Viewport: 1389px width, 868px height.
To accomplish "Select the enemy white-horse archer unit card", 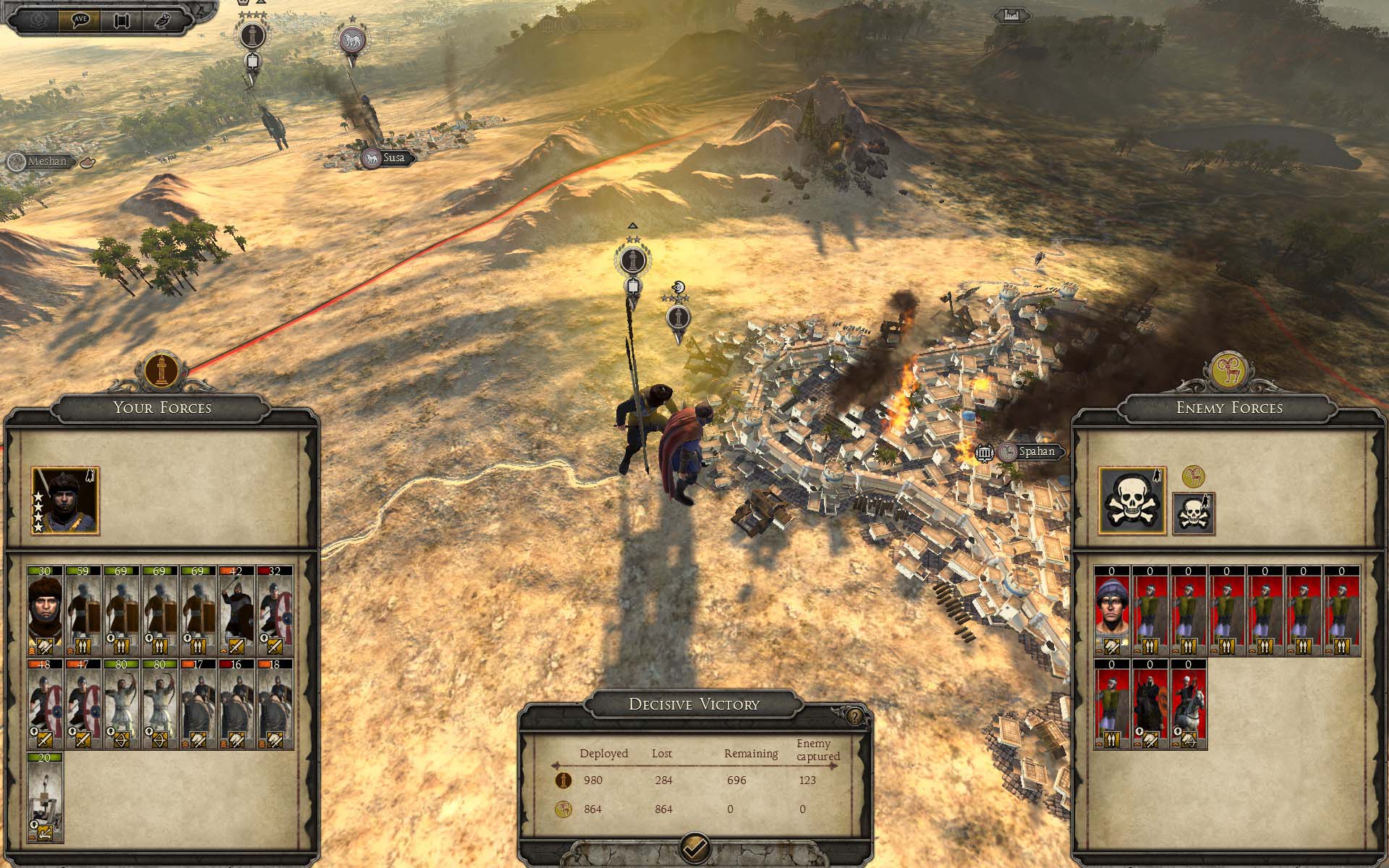I will pyautogui.click(x=1189, y=704).
